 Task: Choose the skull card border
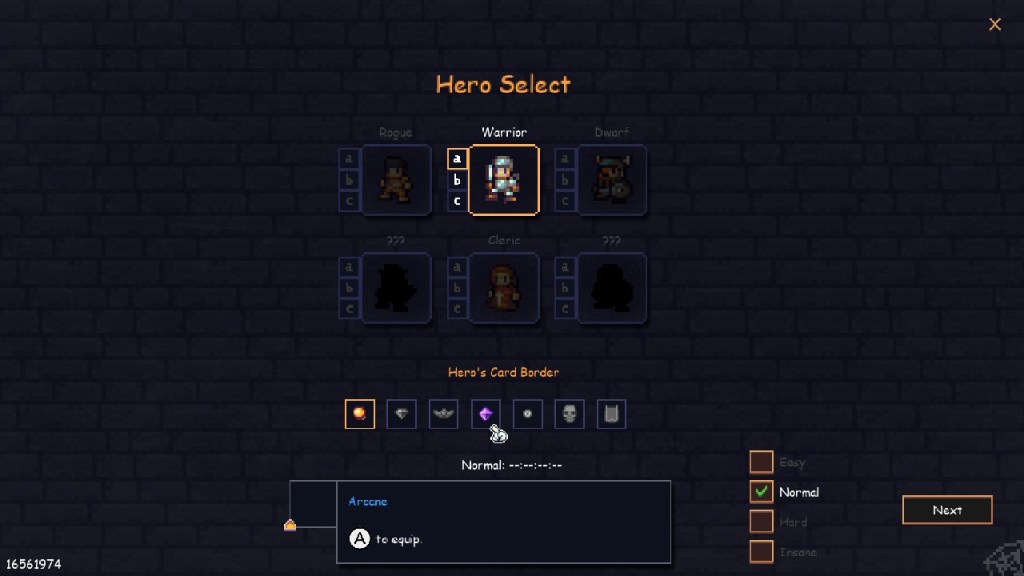[x=570, y=414]
